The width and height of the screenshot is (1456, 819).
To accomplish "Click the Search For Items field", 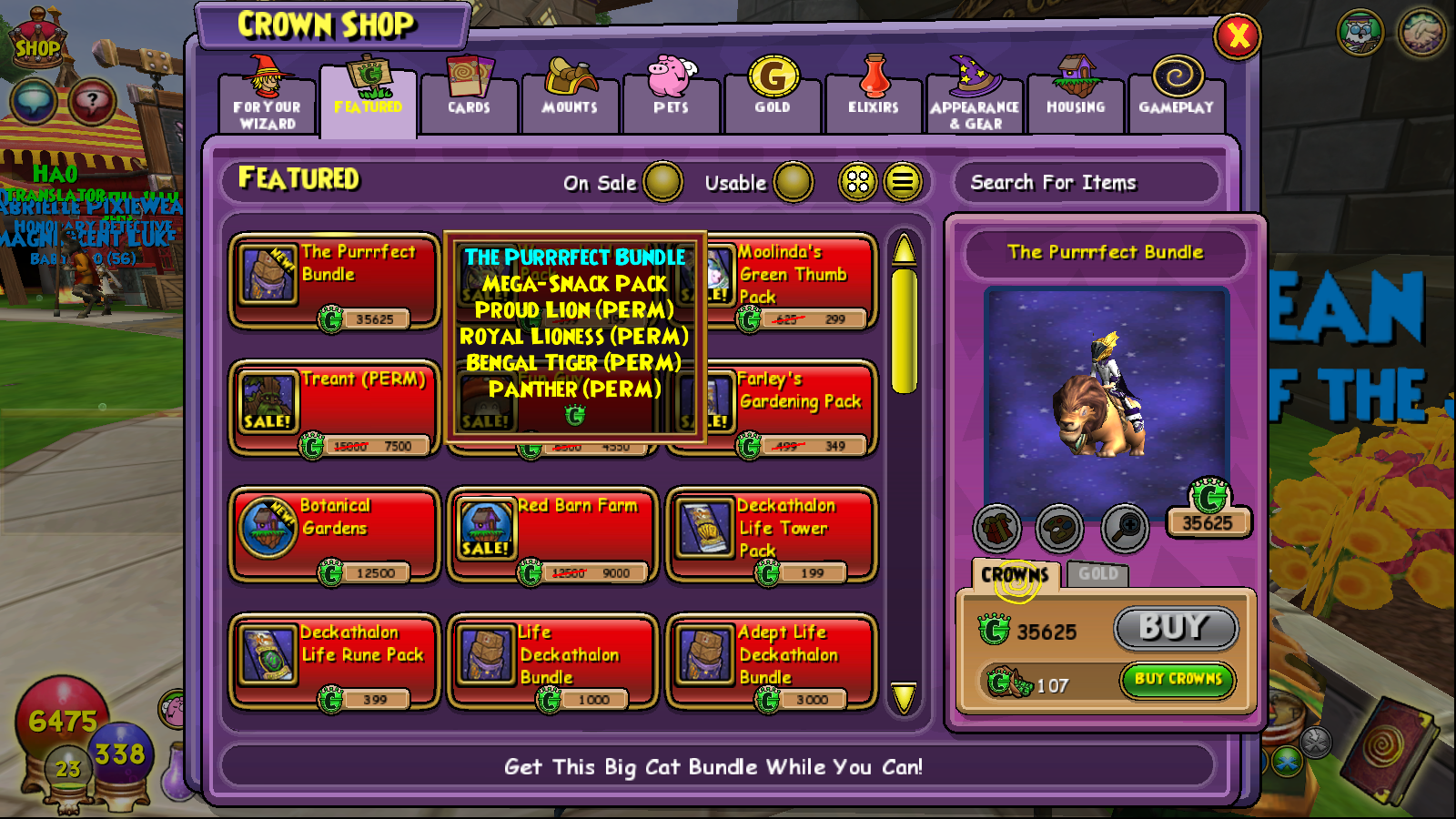I will click(1087, 183).
